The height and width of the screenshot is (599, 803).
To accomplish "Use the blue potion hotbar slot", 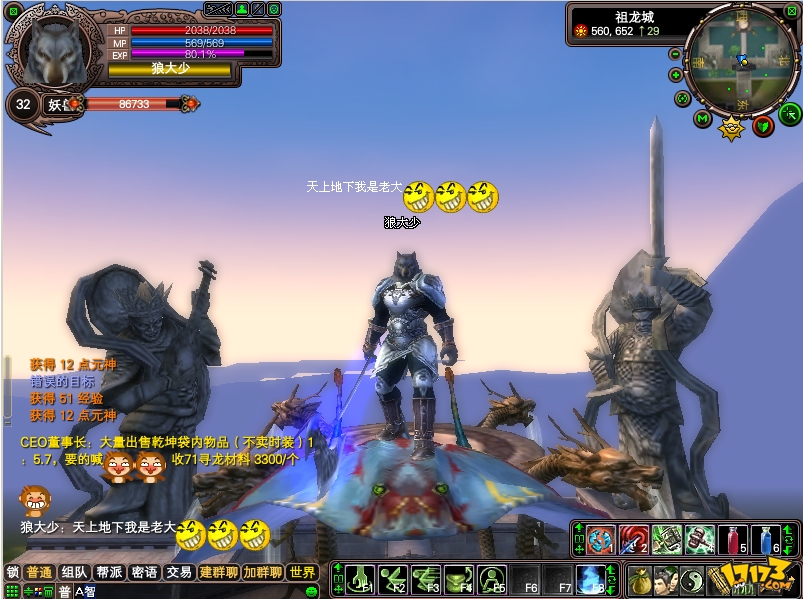I will 765,540.
